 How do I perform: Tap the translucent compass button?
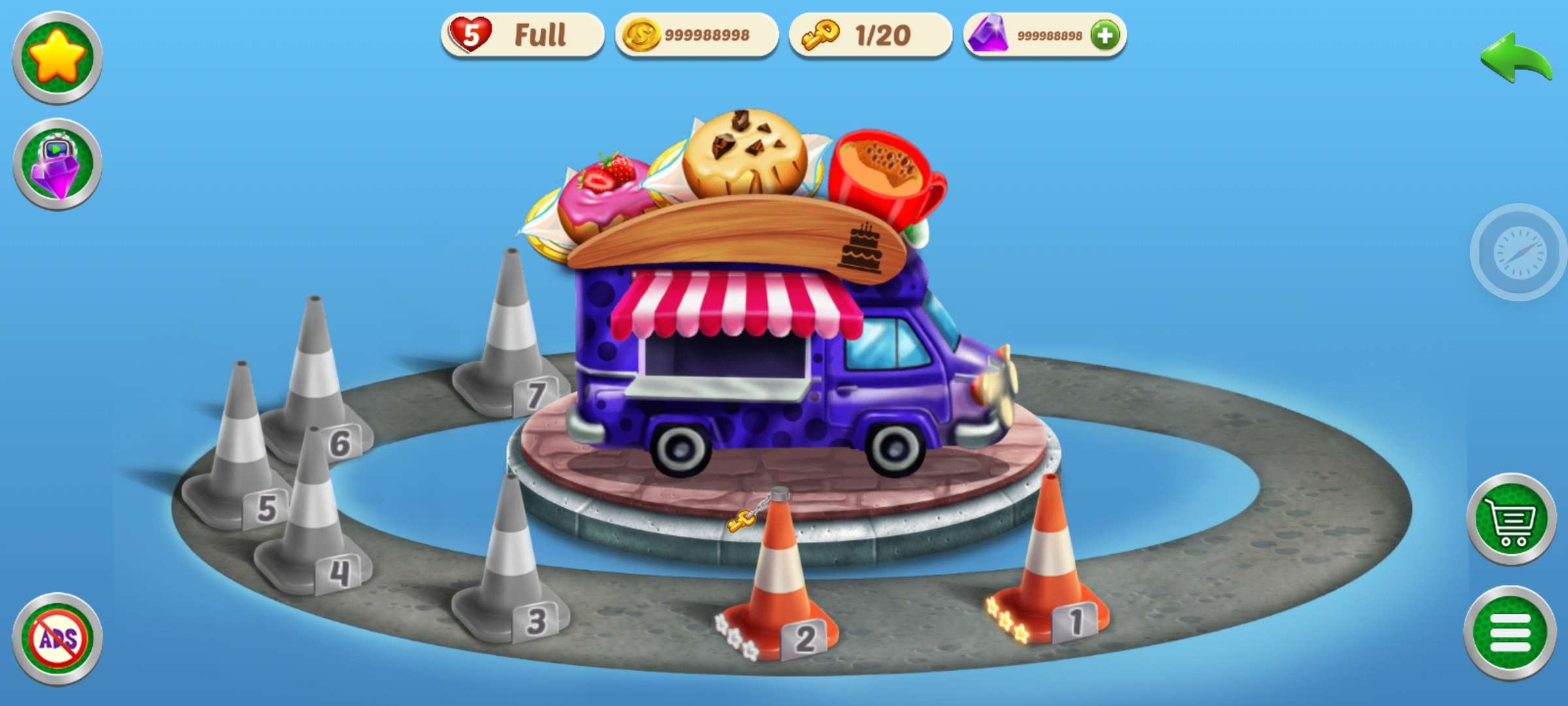coord(1519,253)
